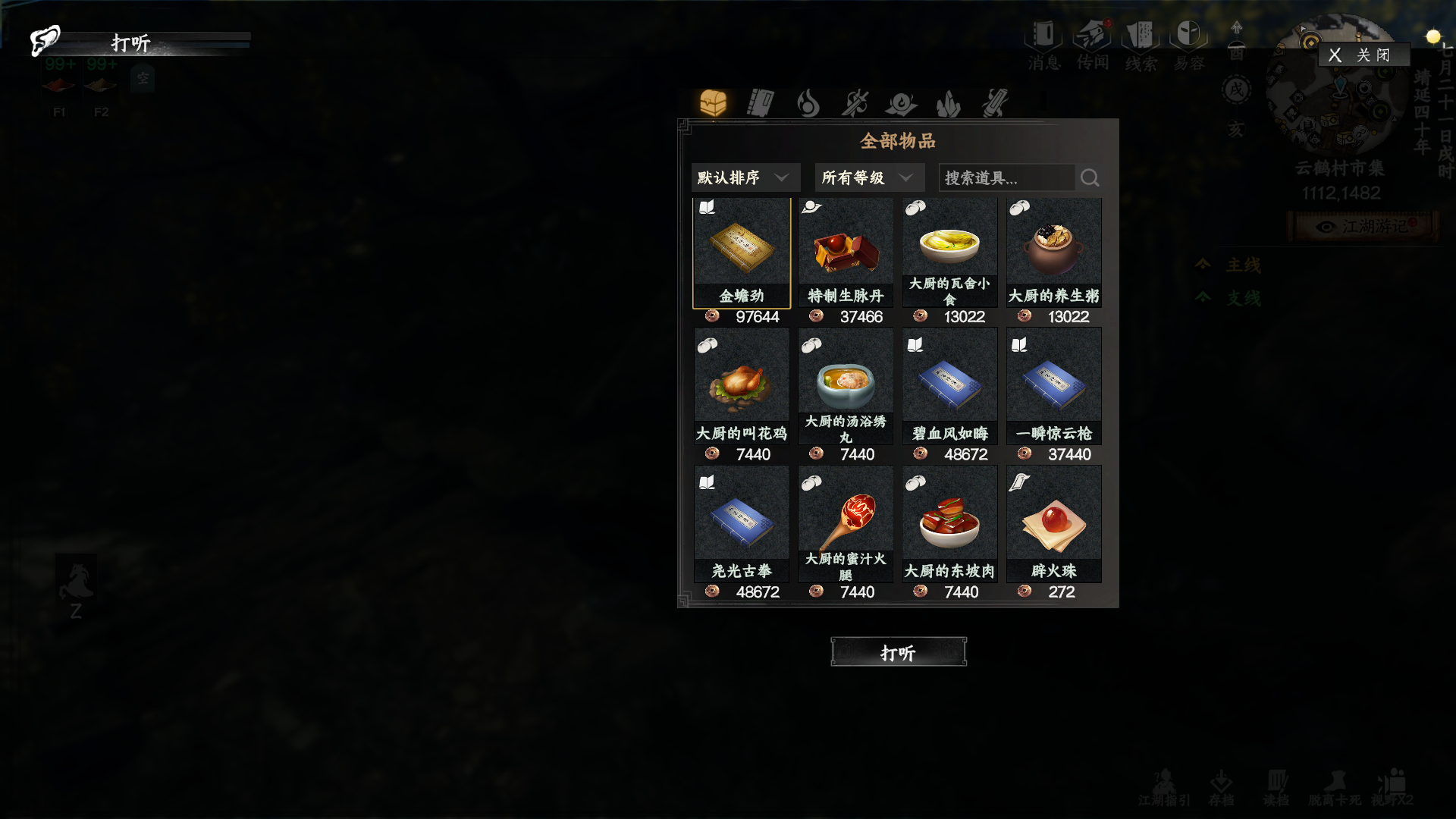Open the 默认排序 sort dropdown
This screenshot has height=819, width=1456.
(745, 177)
